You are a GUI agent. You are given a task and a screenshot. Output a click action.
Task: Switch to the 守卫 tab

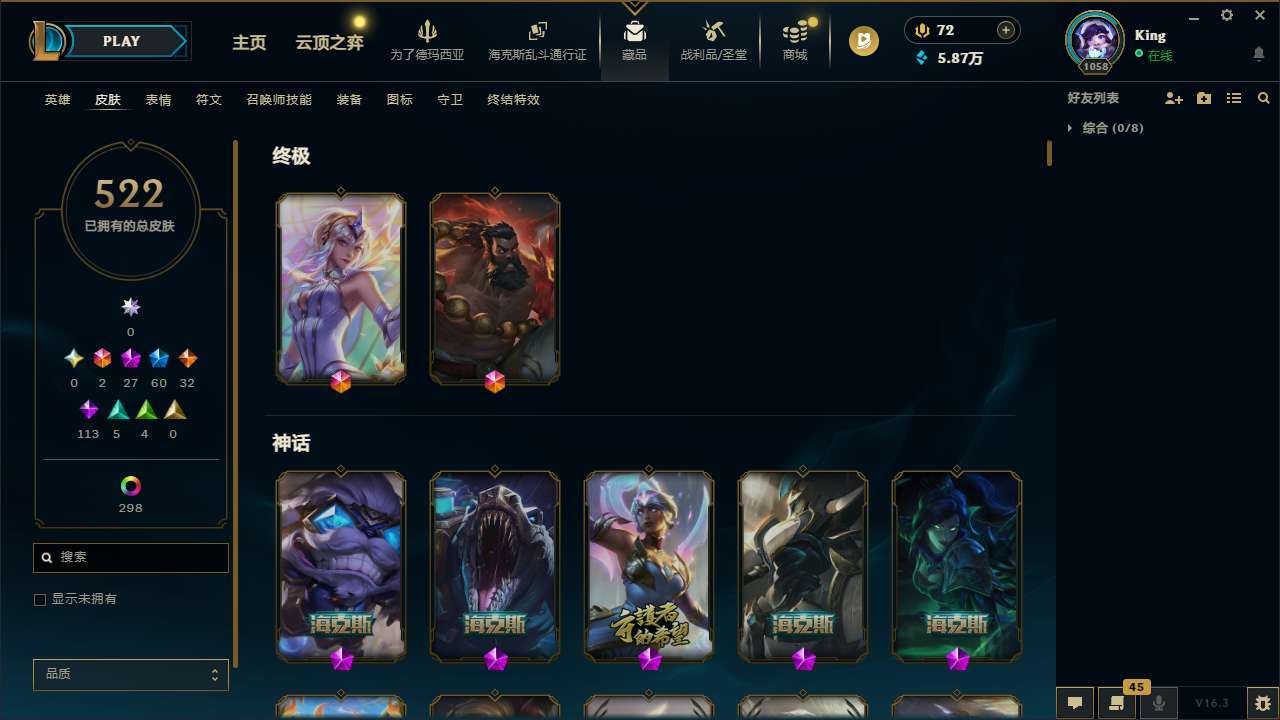450,100
